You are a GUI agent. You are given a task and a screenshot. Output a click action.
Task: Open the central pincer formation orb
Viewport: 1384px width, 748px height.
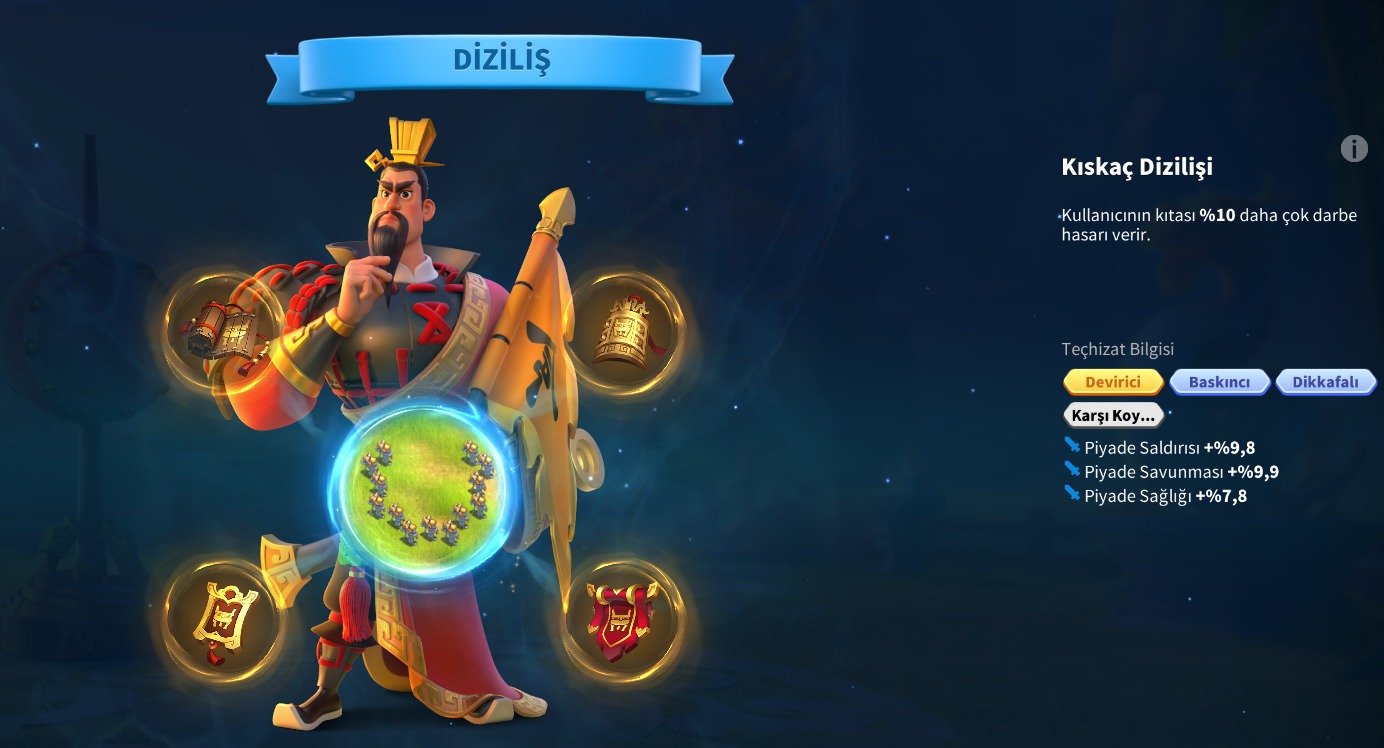coord(426,486)
